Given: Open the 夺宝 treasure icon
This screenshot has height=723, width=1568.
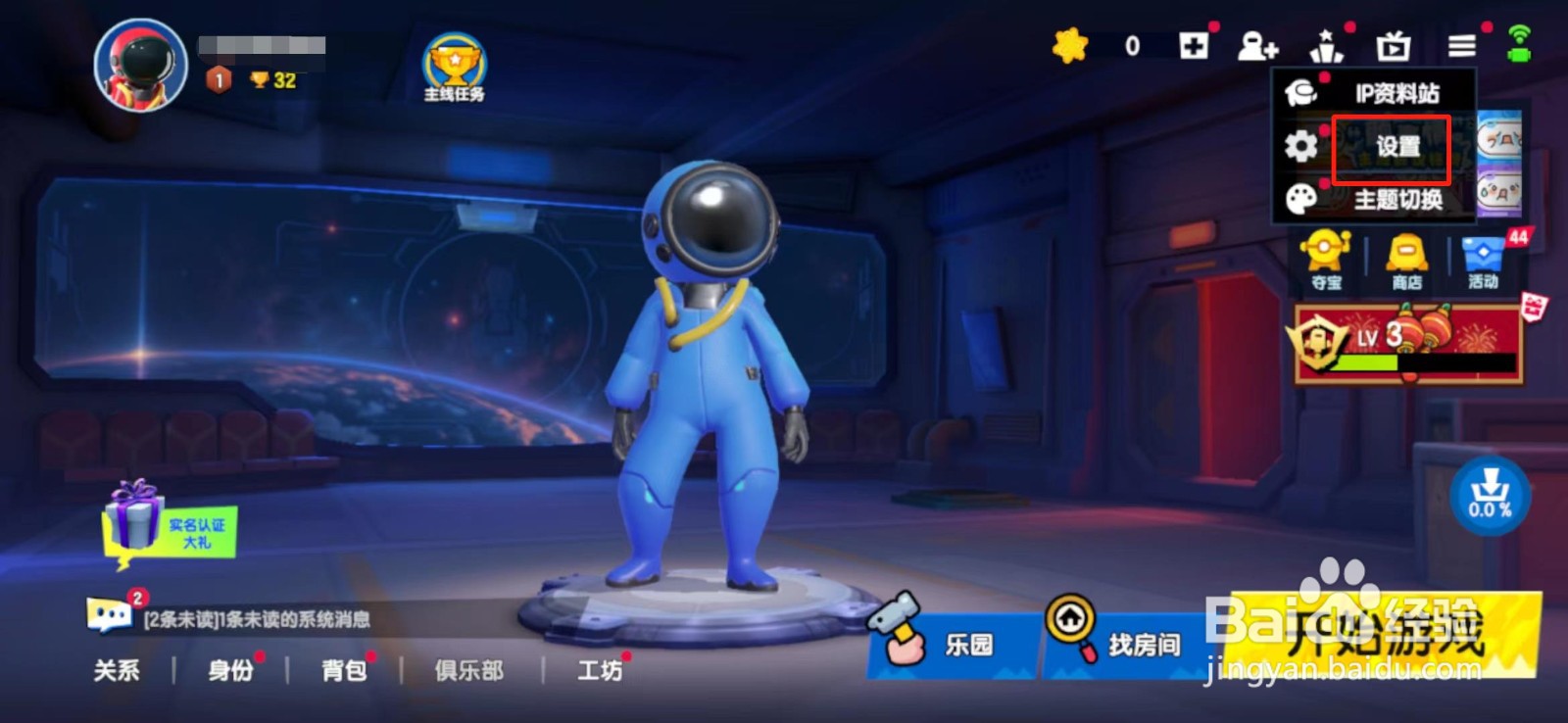Looking at the screenshot, I should pos(1325,257).
